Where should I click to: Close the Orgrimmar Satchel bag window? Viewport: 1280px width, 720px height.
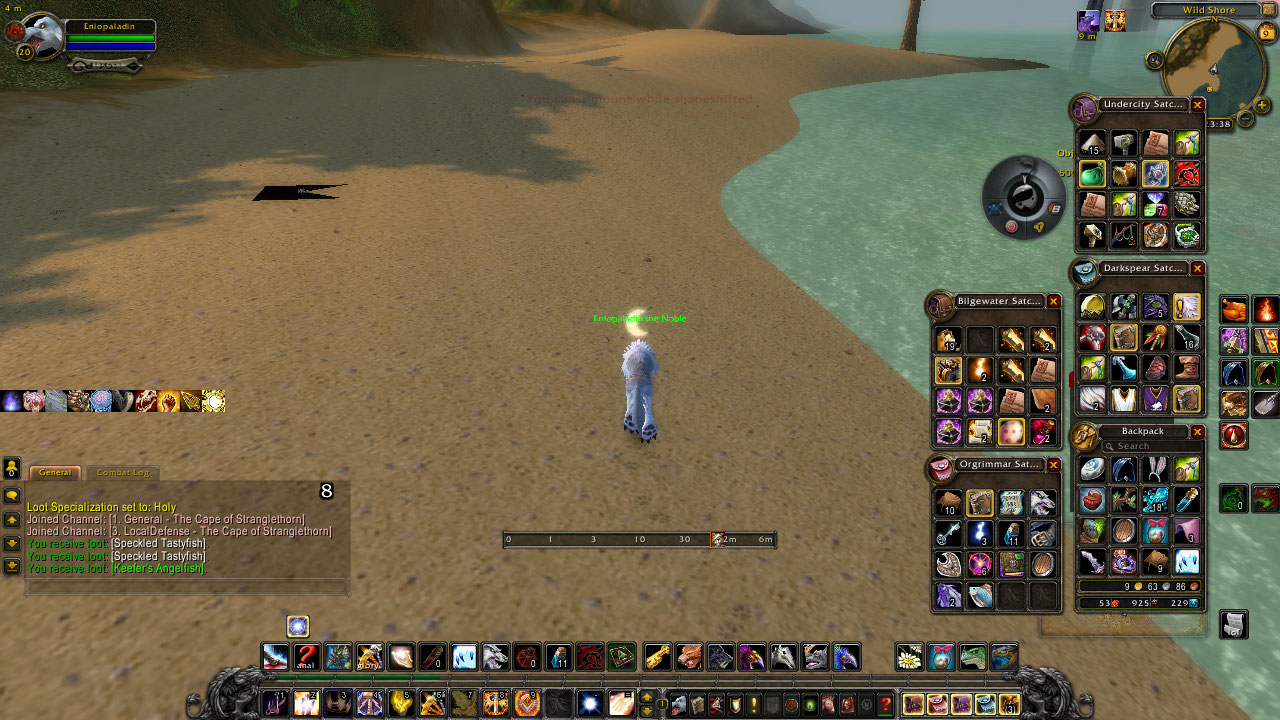pyautogui.click(x=1053, y=465)
